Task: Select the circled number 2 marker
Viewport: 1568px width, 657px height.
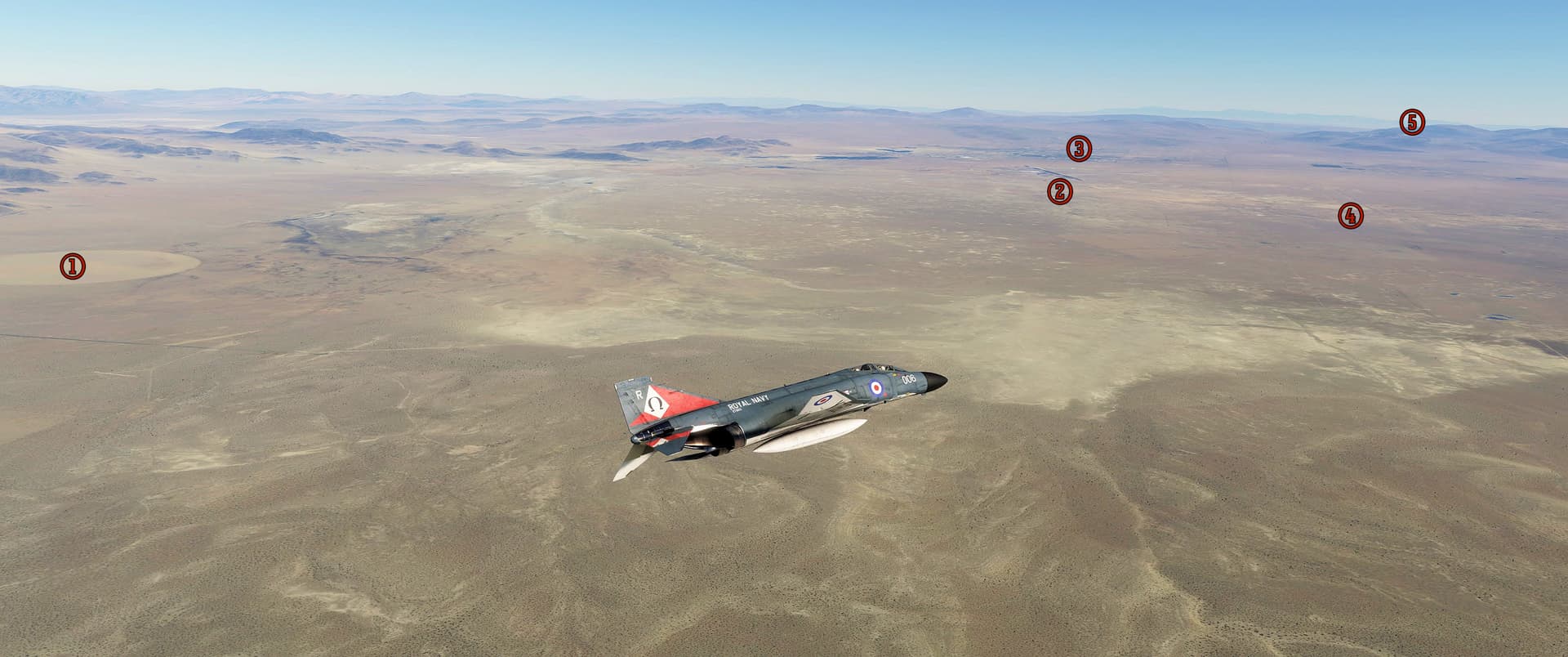Action: (1060, 191)
